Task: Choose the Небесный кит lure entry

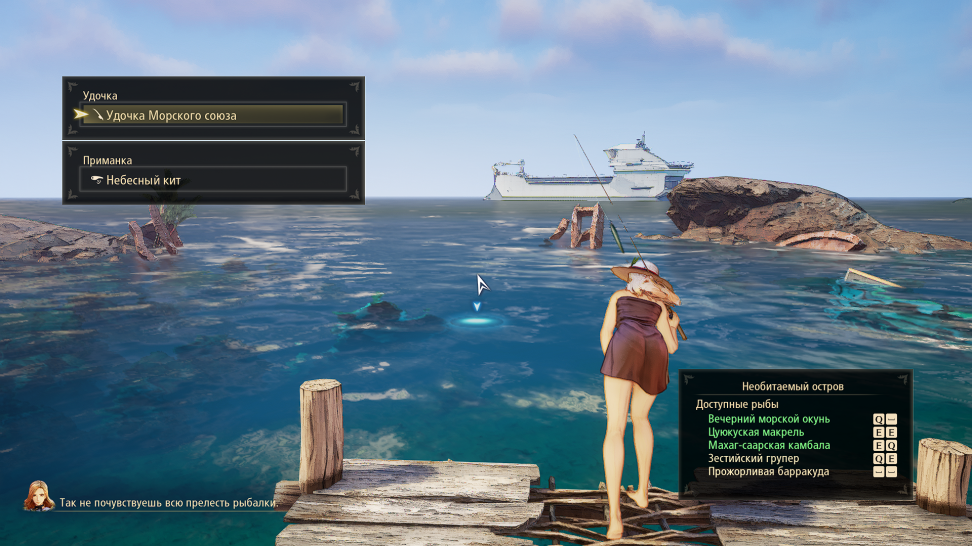Action: coord(213,180)
